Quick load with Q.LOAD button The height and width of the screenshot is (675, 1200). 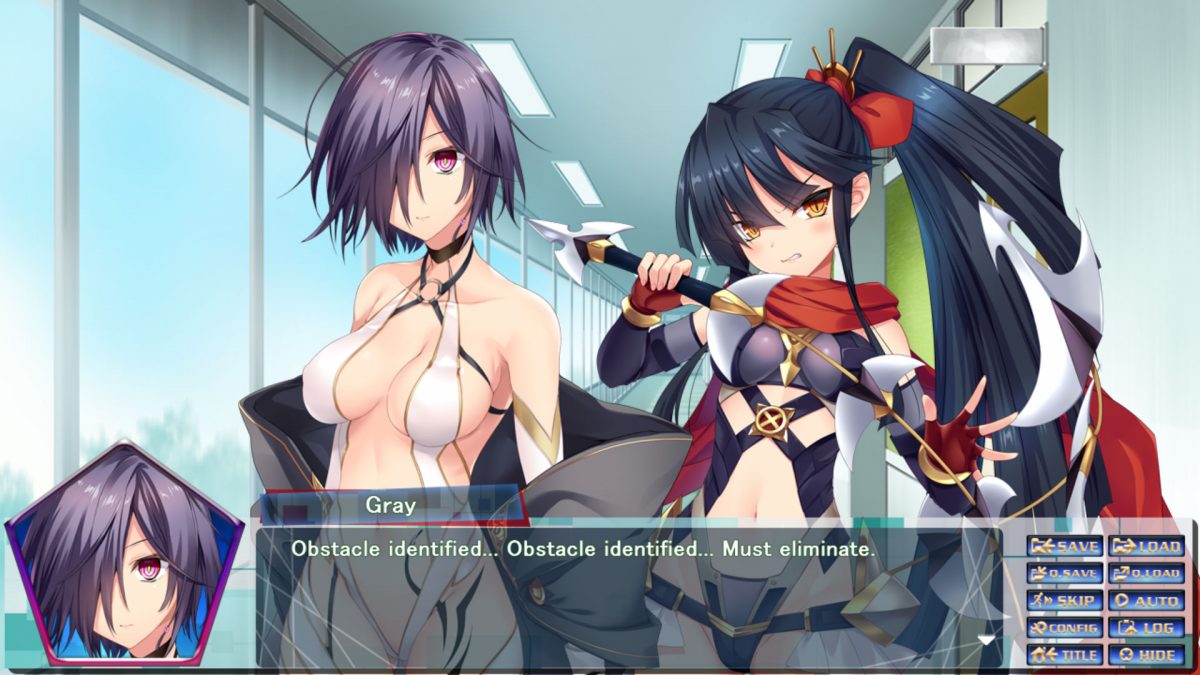(x=1147, y=573)
